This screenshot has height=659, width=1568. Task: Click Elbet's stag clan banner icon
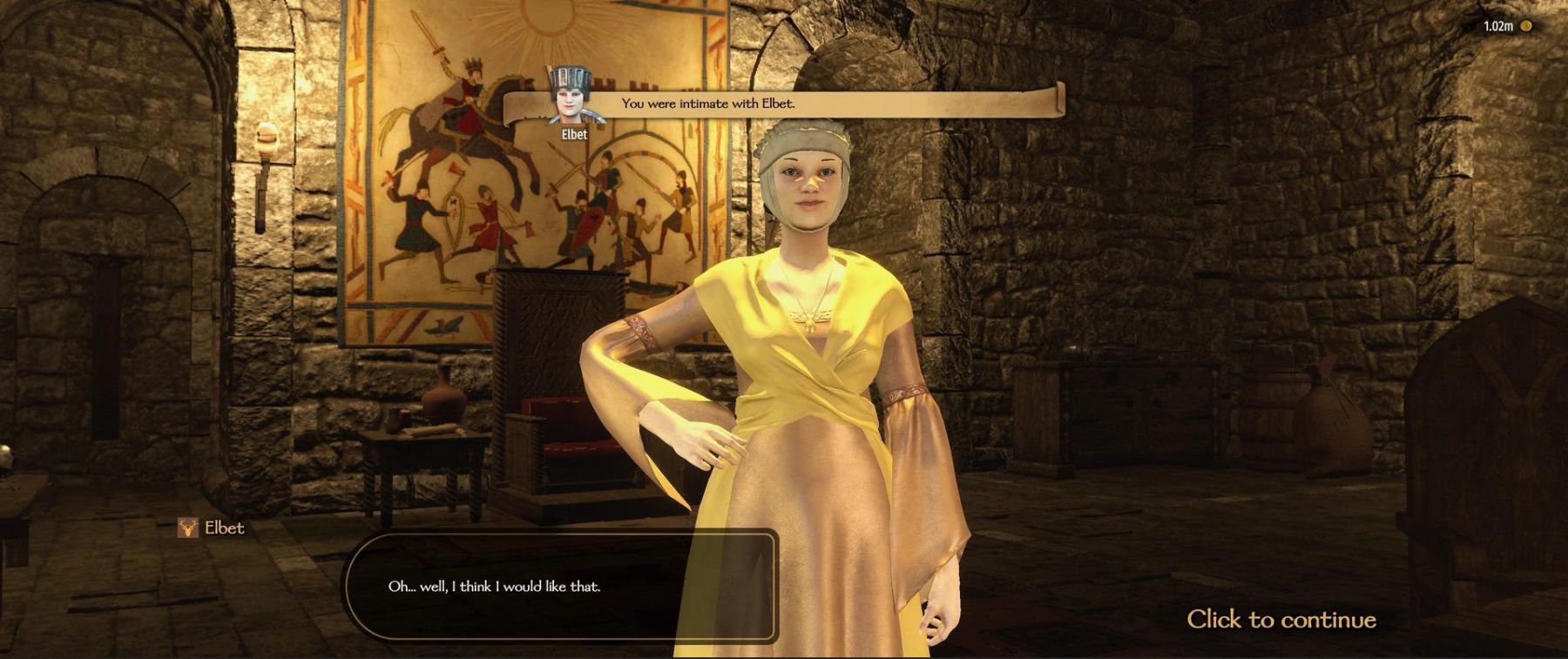(187, 528)
